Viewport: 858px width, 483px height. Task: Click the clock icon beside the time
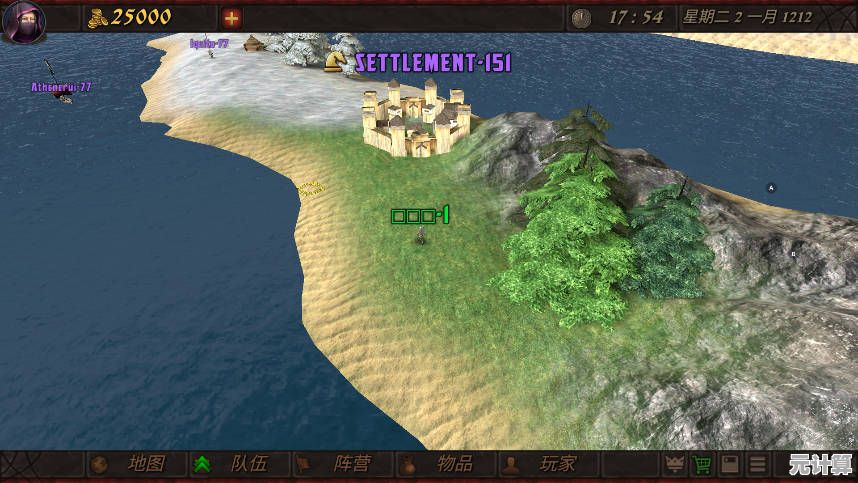tap(581, 17)
